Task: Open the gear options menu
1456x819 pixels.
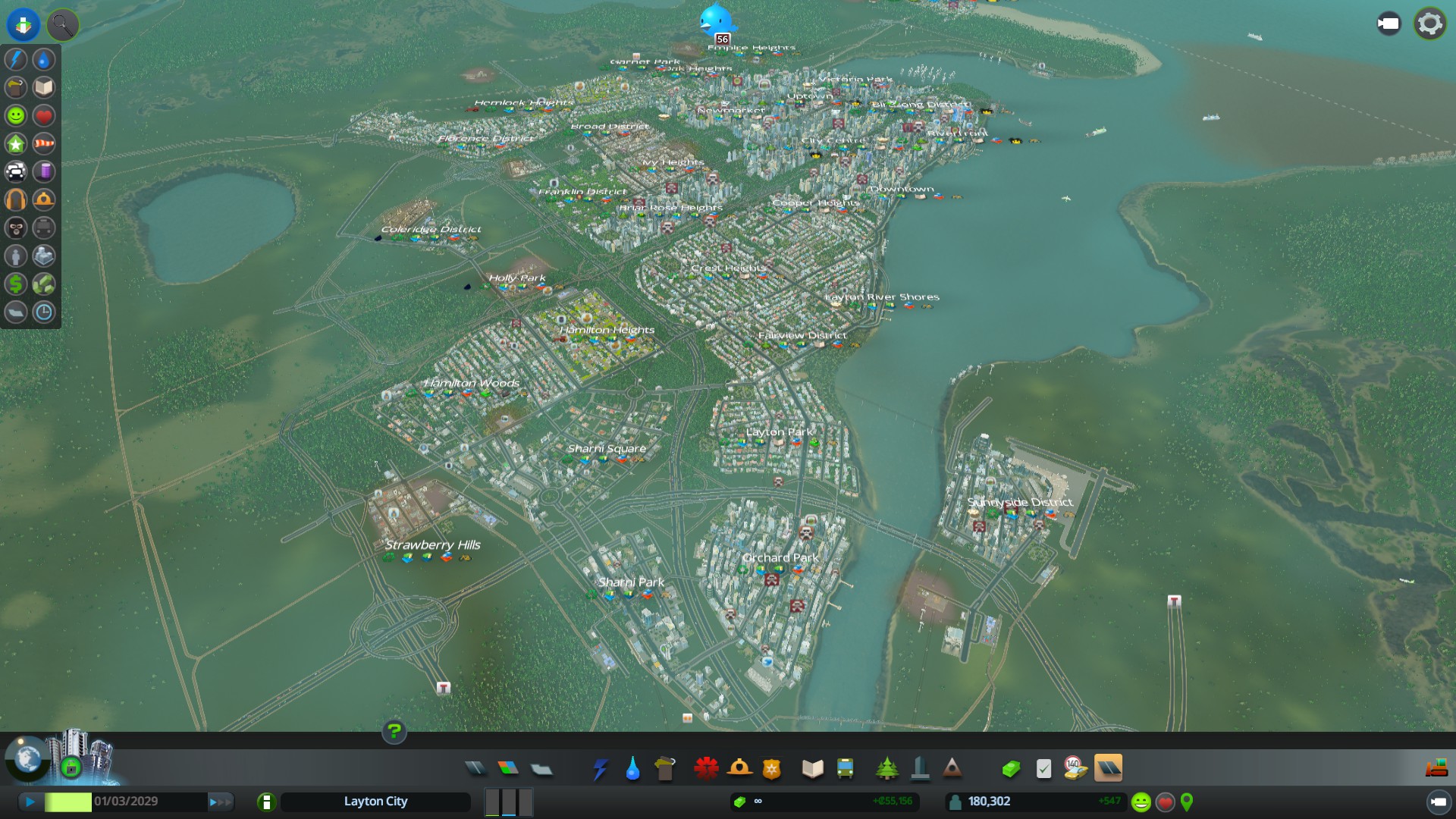Action: pyautogui.click(x=1429, y=24)
